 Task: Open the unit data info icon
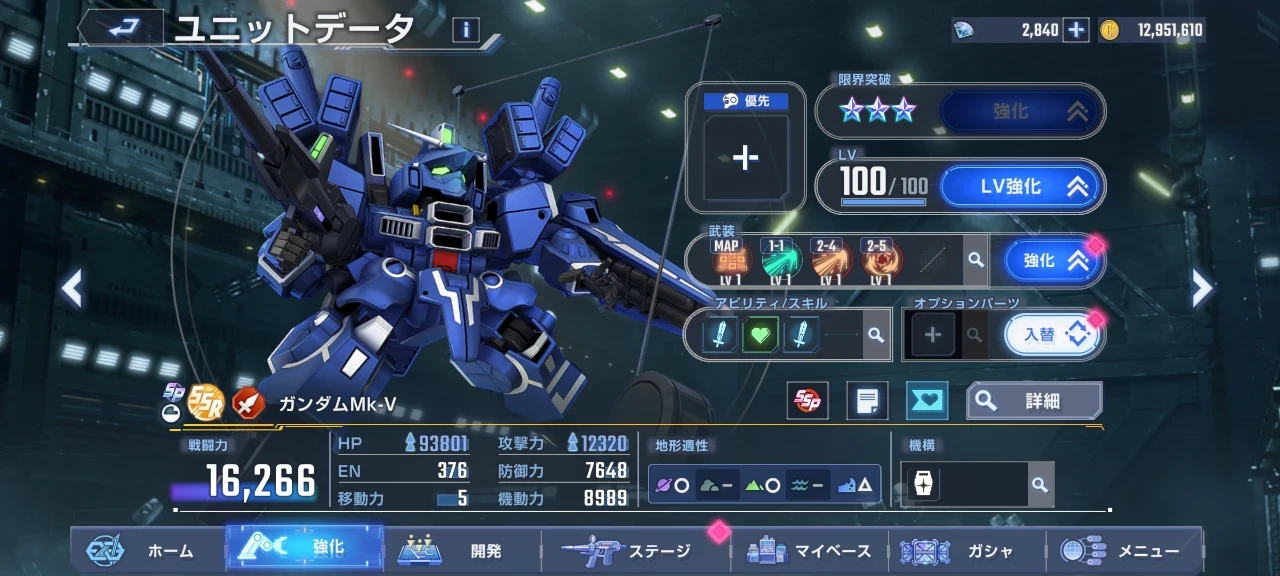pos(466,30)
